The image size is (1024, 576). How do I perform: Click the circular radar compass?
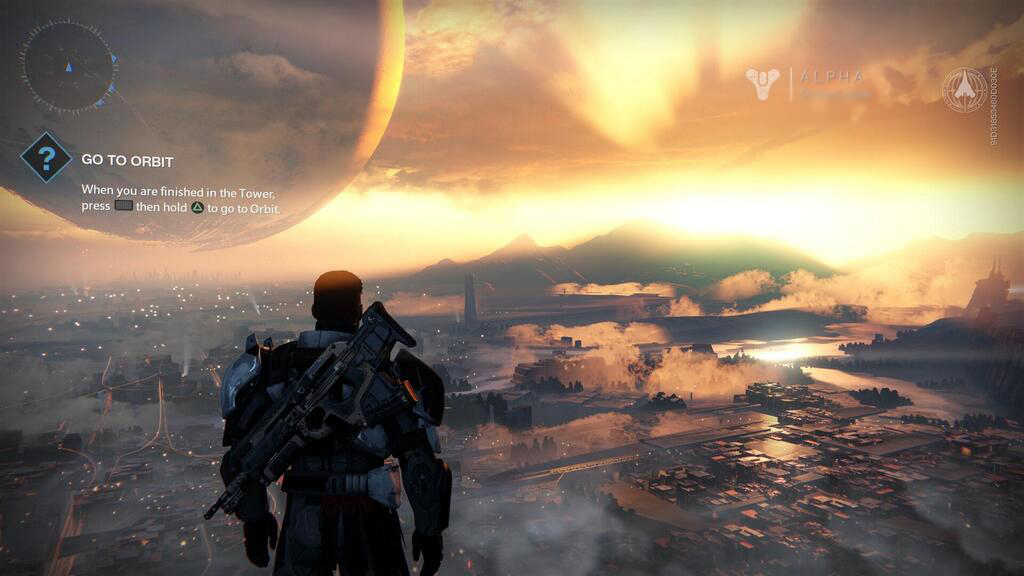click(x=68, y=67)
